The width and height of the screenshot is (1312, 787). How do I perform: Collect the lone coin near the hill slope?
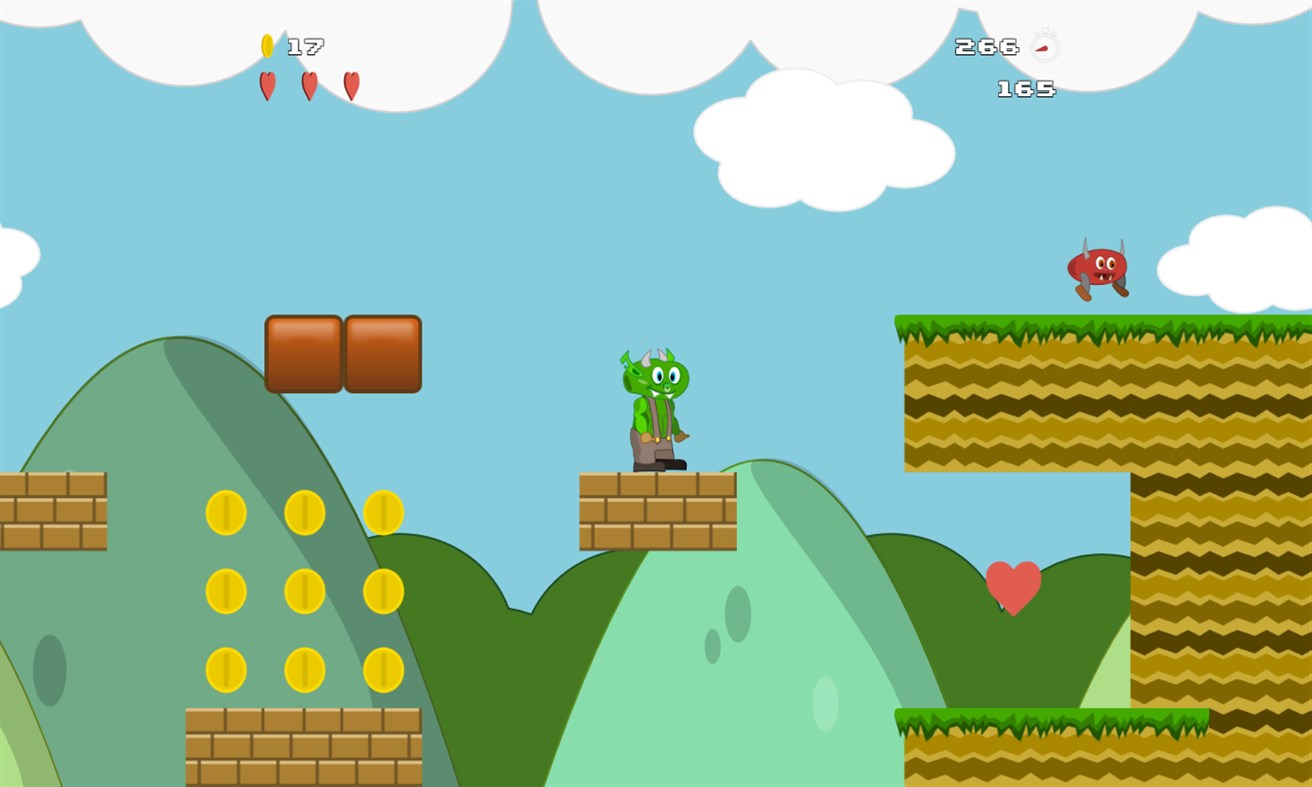[385, 512]
